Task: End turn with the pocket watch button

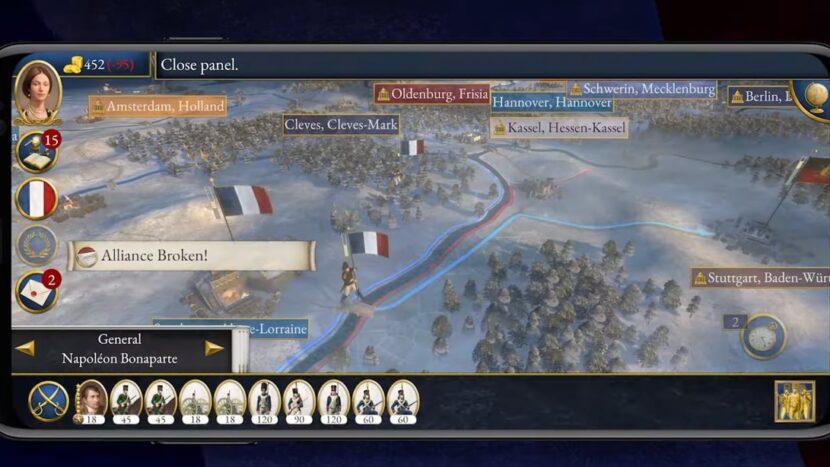Action: (x=764, y=336)
